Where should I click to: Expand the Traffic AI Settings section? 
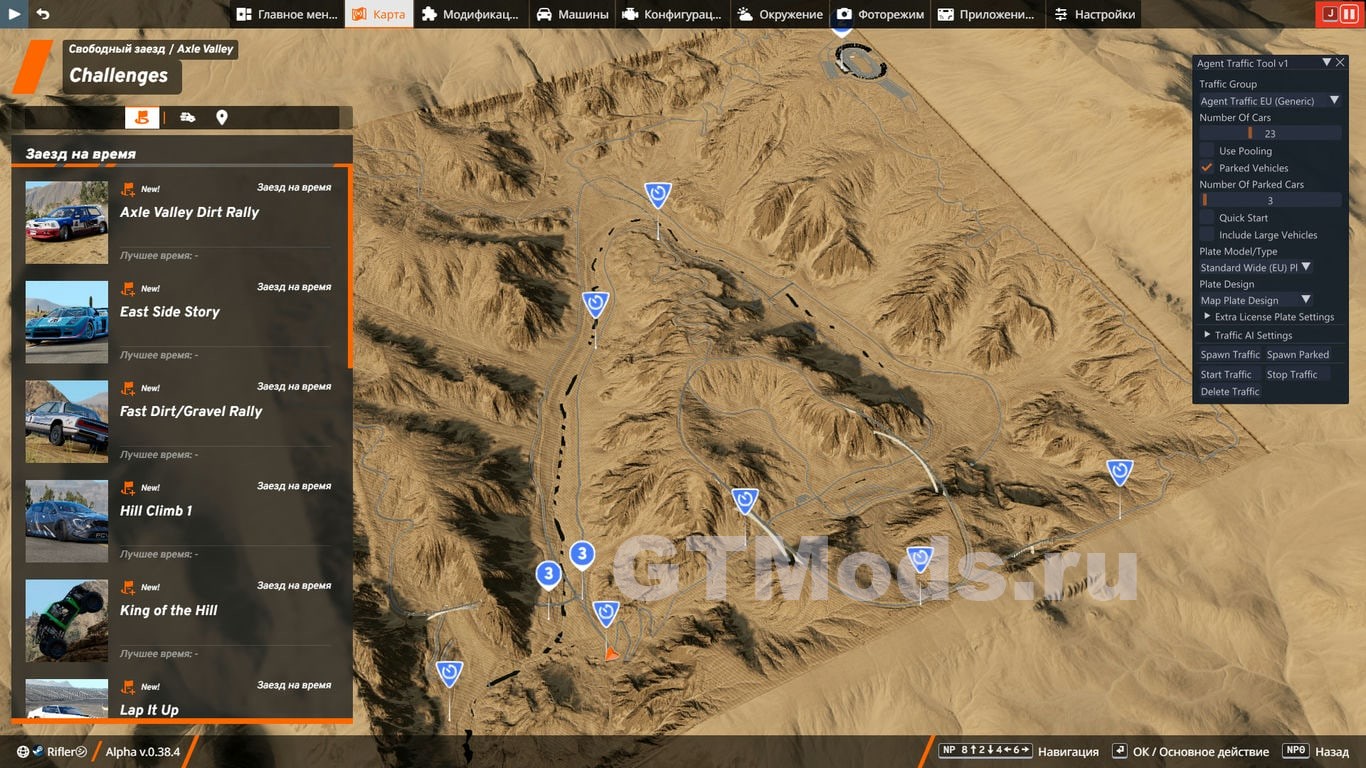[x=1252, y=336]
